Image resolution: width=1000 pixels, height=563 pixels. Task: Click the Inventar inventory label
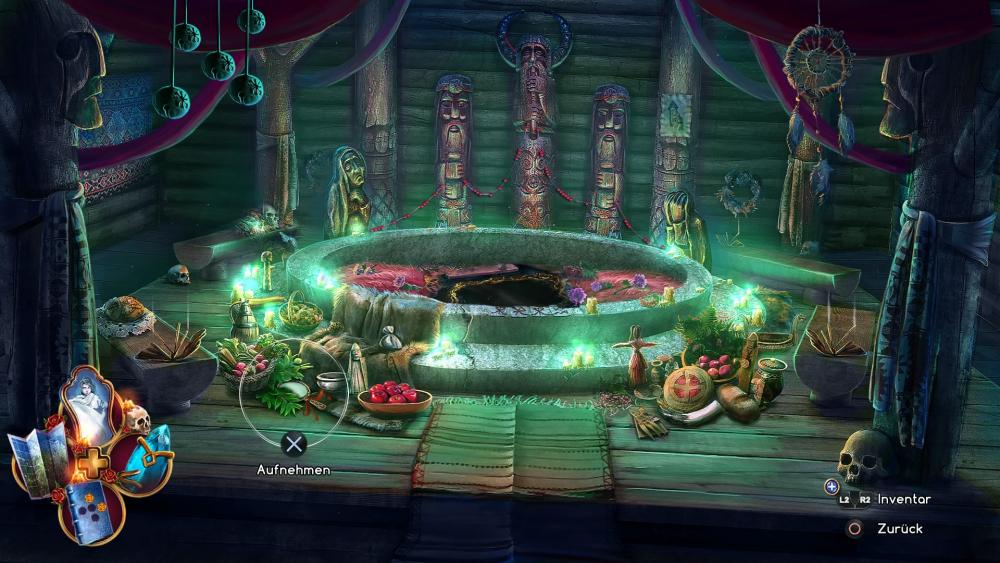point(904,499)
